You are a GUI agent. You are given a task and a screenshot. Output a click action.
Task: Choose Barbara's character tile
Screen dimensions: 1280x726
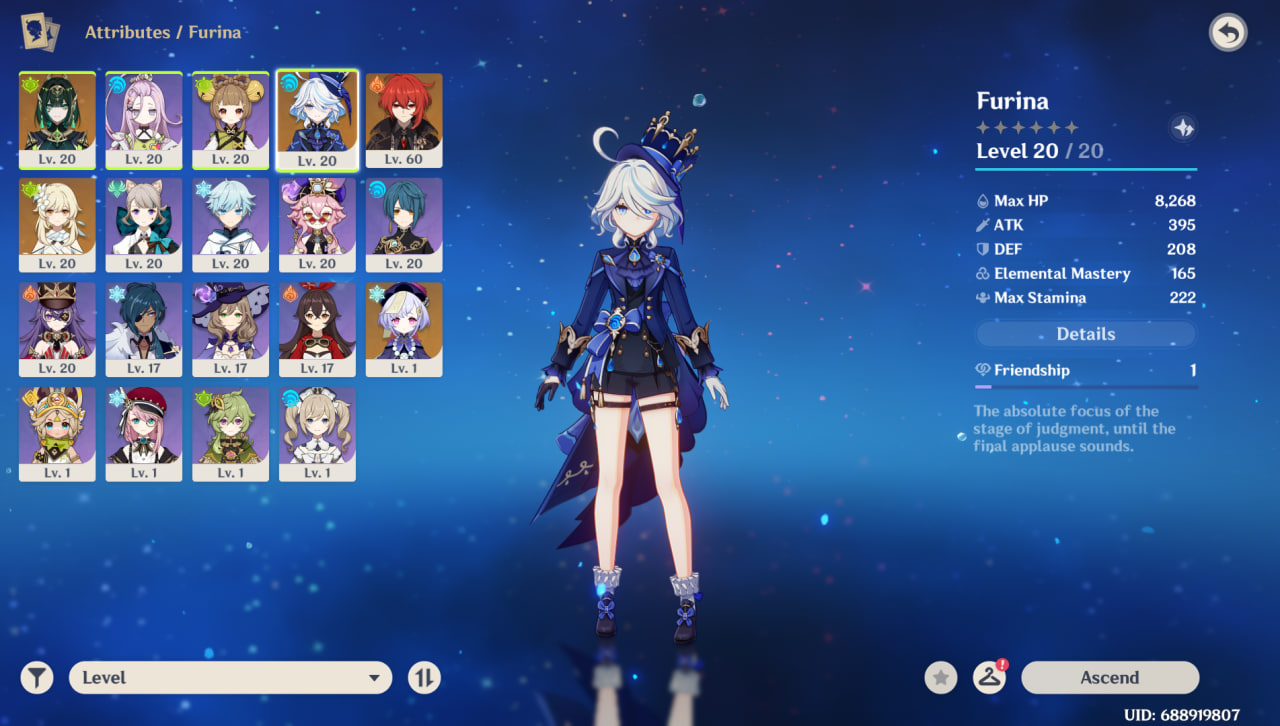point(317,434)
